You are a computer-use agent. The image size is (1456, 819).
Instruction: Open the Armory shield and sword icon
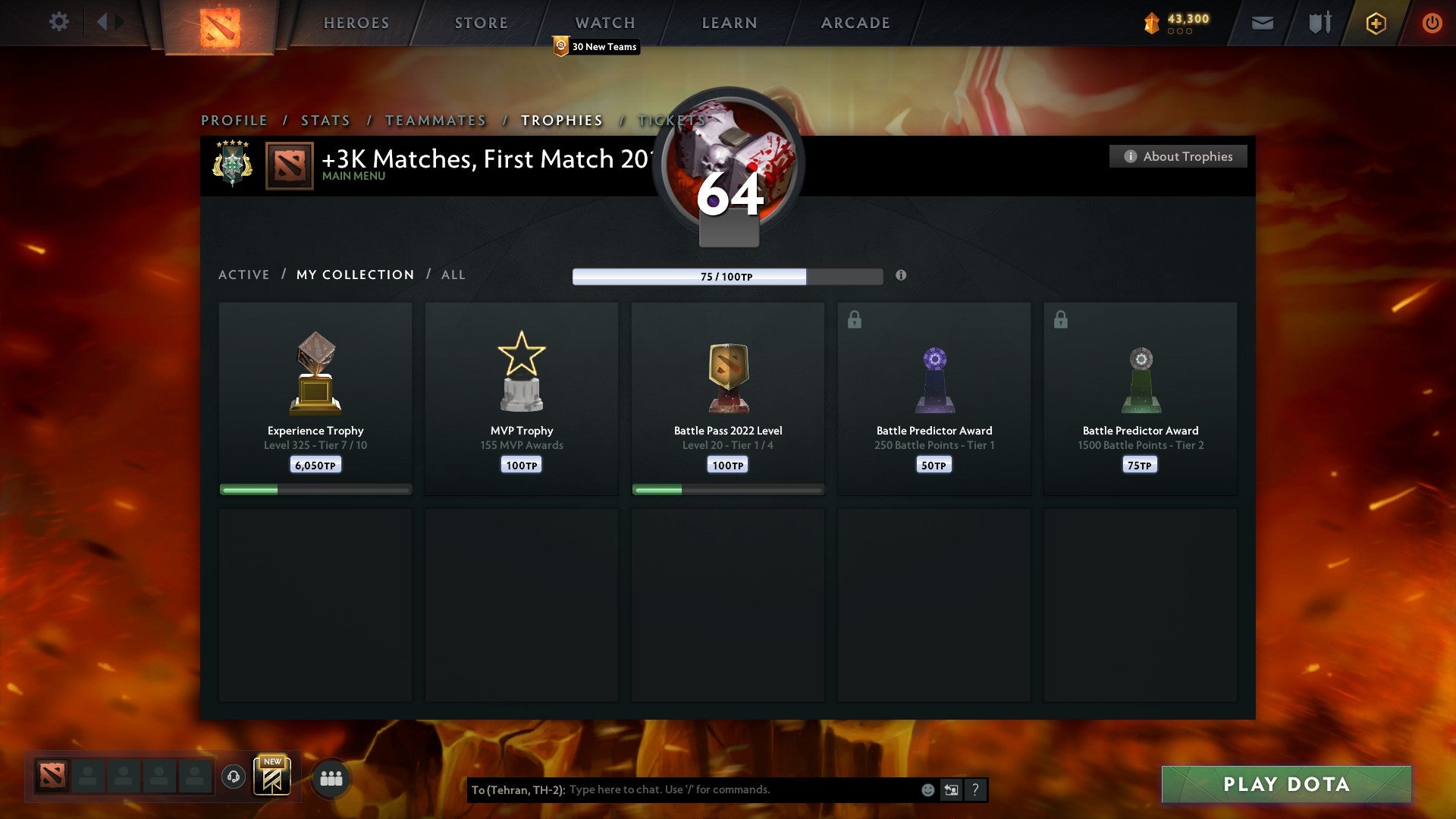[x=1319, y=23]
